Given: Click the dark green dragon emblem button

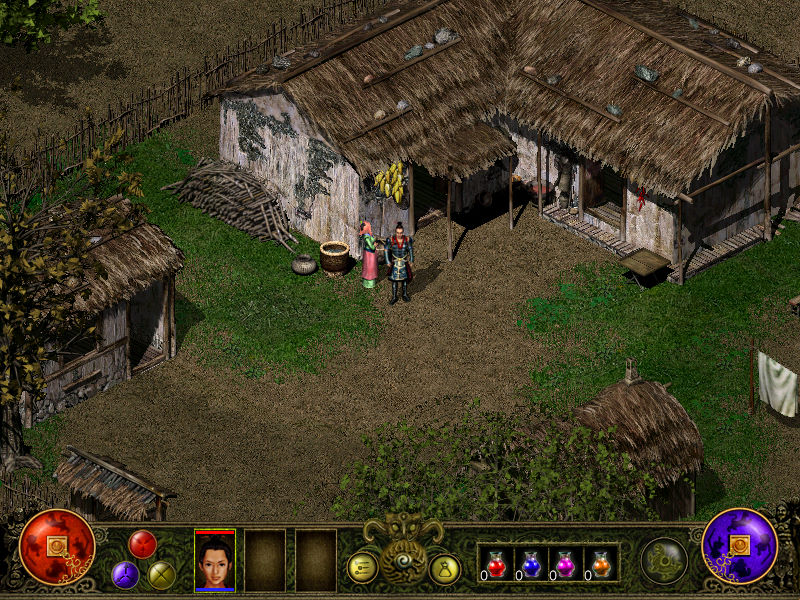Looking at the screenshot, I should (664, 560).
